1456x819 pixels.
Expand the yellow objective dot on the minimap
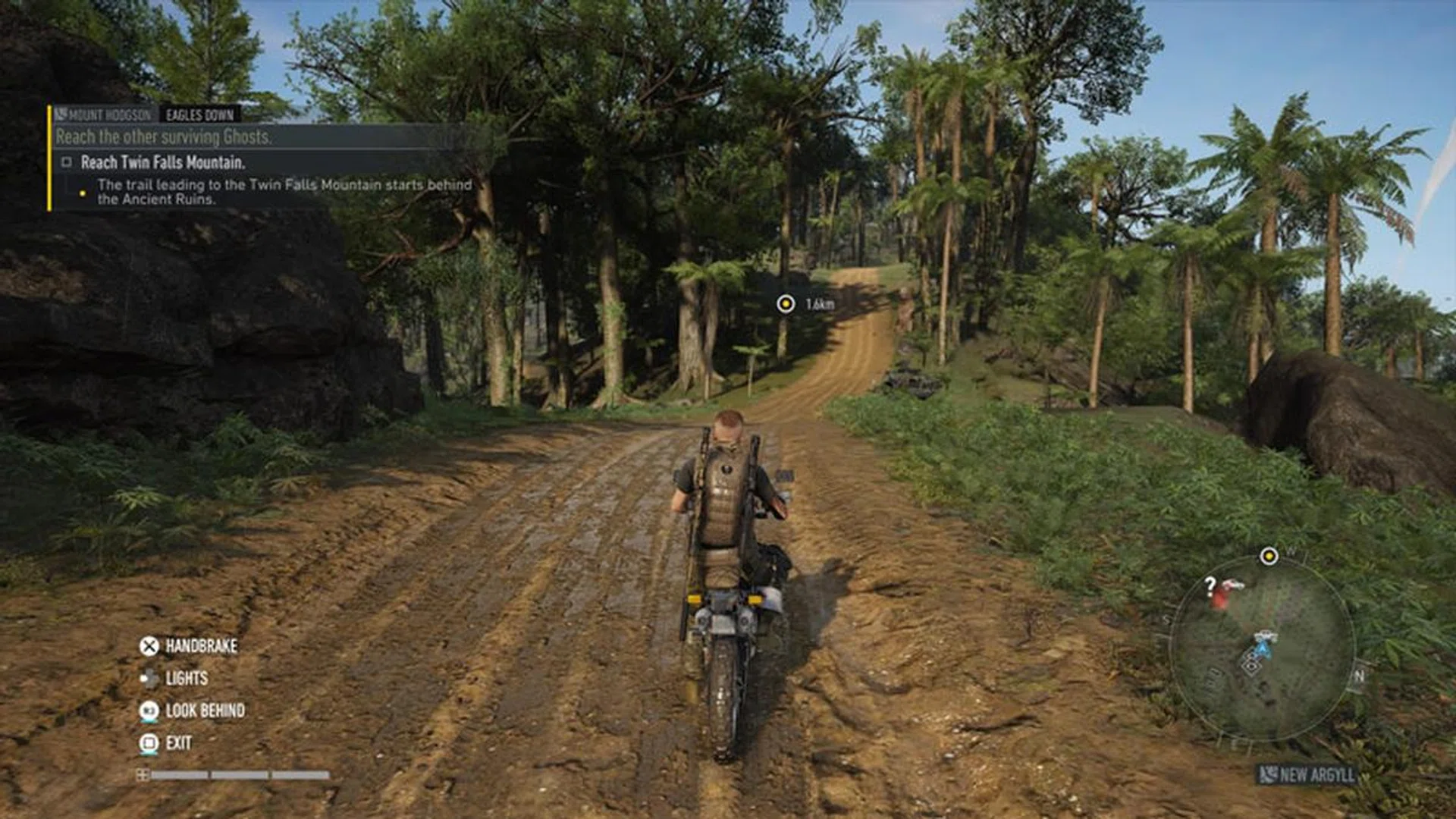click(x=1270, y=557)
